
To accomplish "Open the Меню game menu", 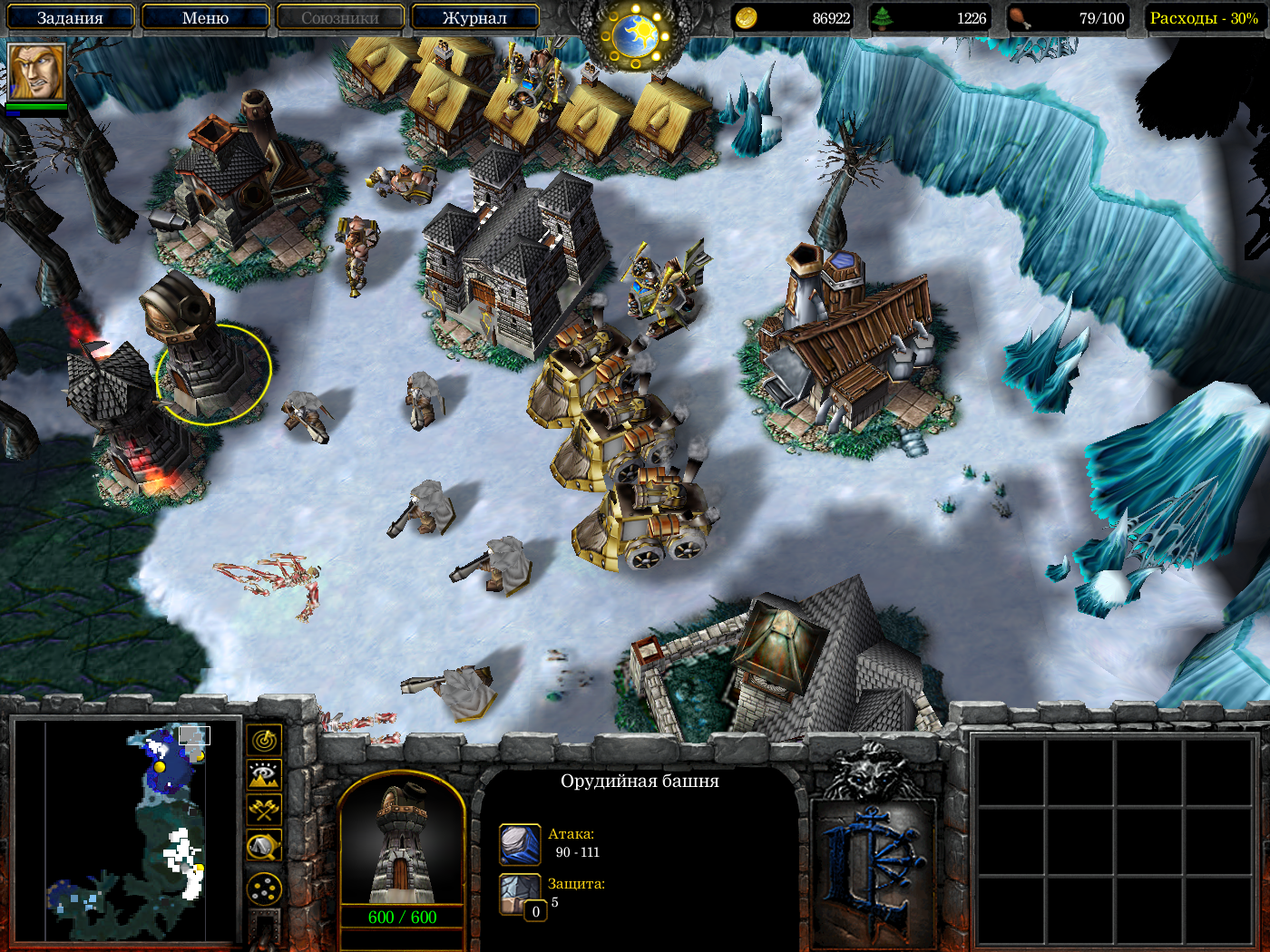I will tap(205, 17).
